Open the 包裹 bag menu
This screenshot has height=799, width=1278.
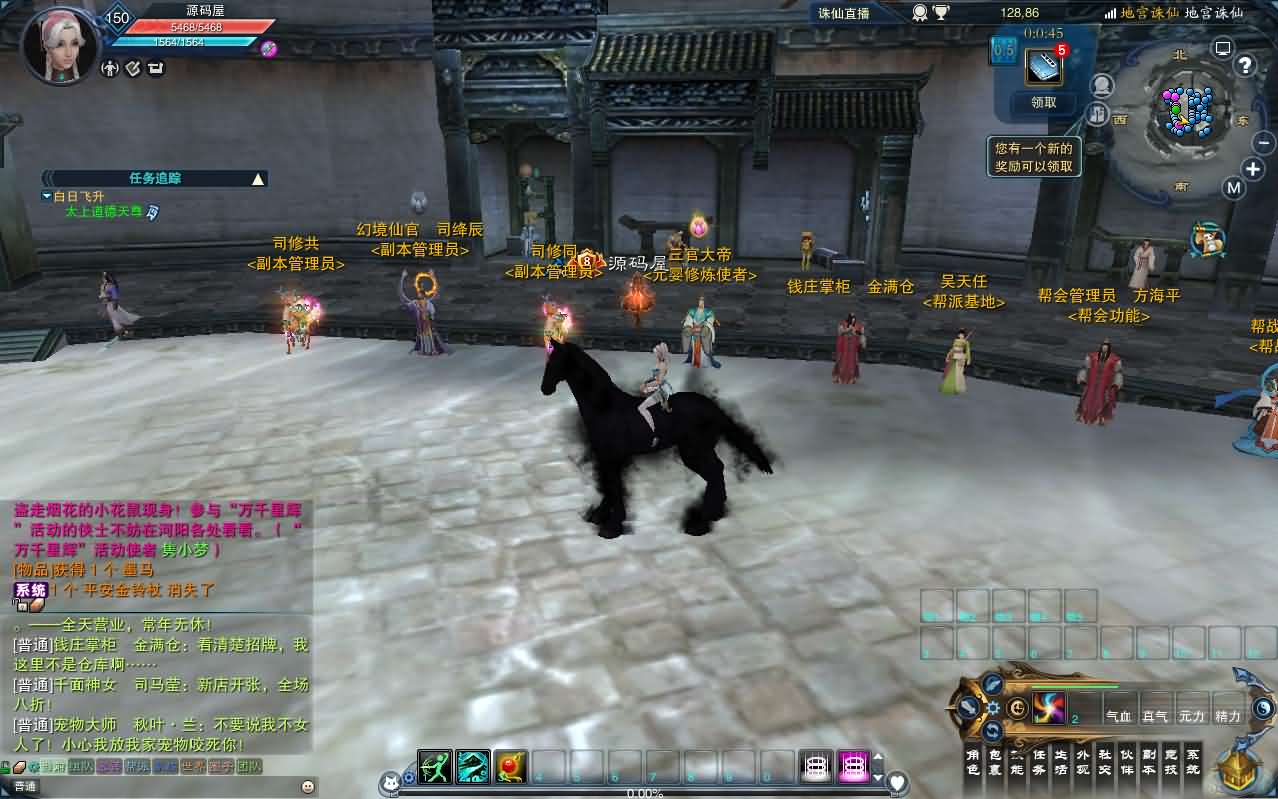994,762
